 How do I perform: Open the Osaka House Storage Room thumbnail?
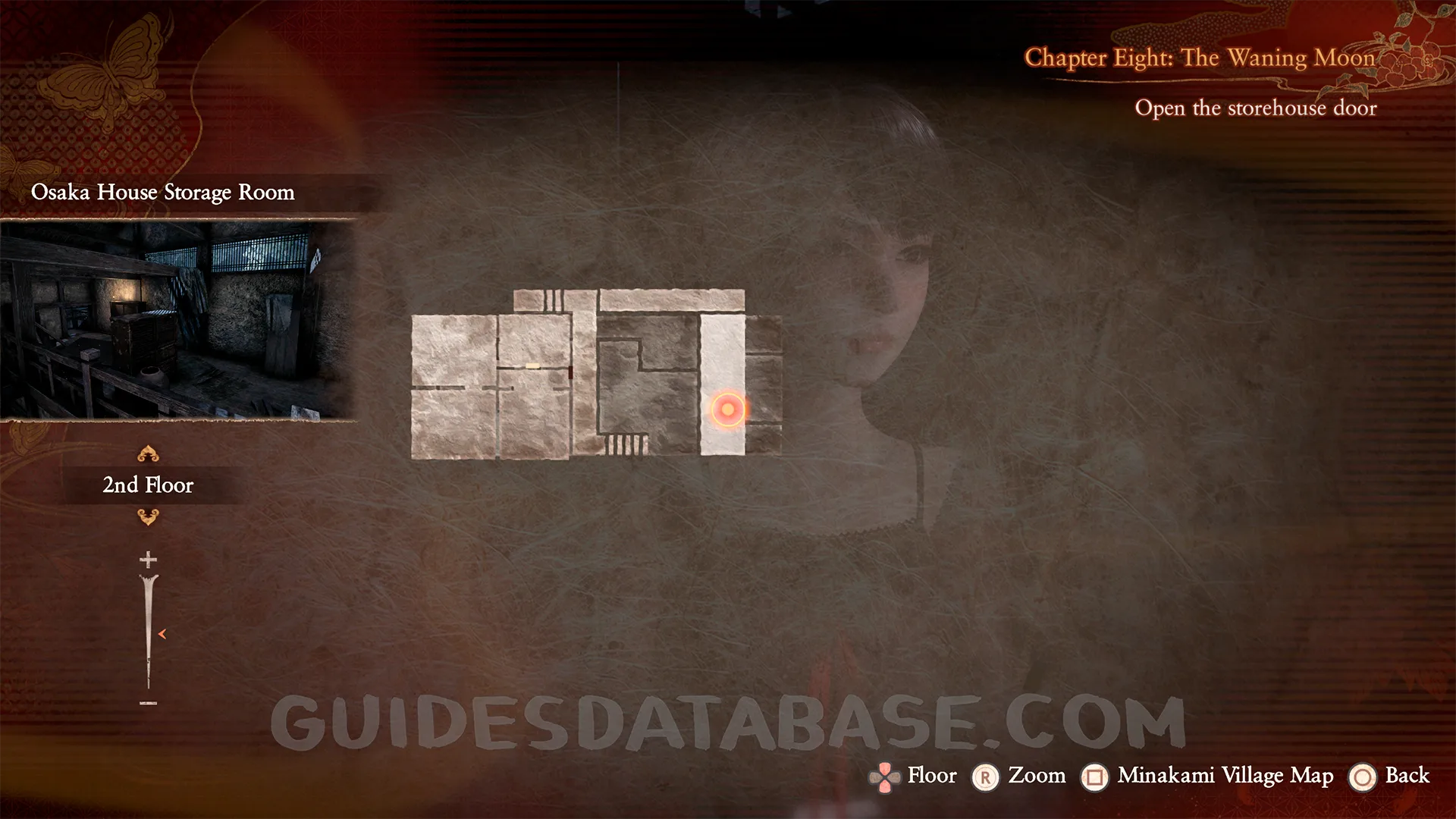tap(177, 319)
